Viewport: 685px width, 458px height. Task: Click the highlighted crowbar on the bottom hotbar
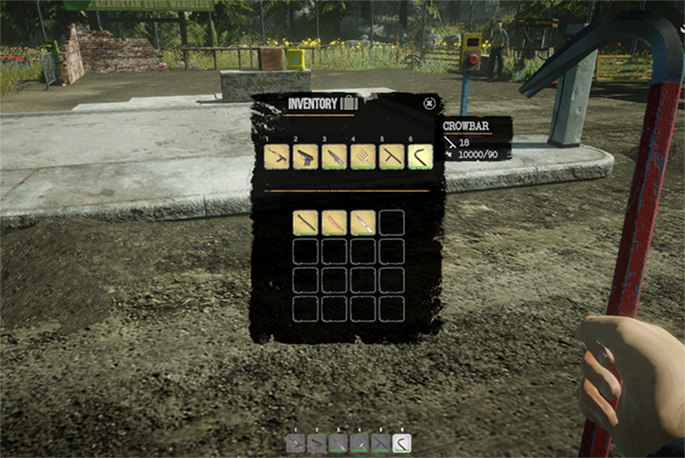(x=402, y=443)
